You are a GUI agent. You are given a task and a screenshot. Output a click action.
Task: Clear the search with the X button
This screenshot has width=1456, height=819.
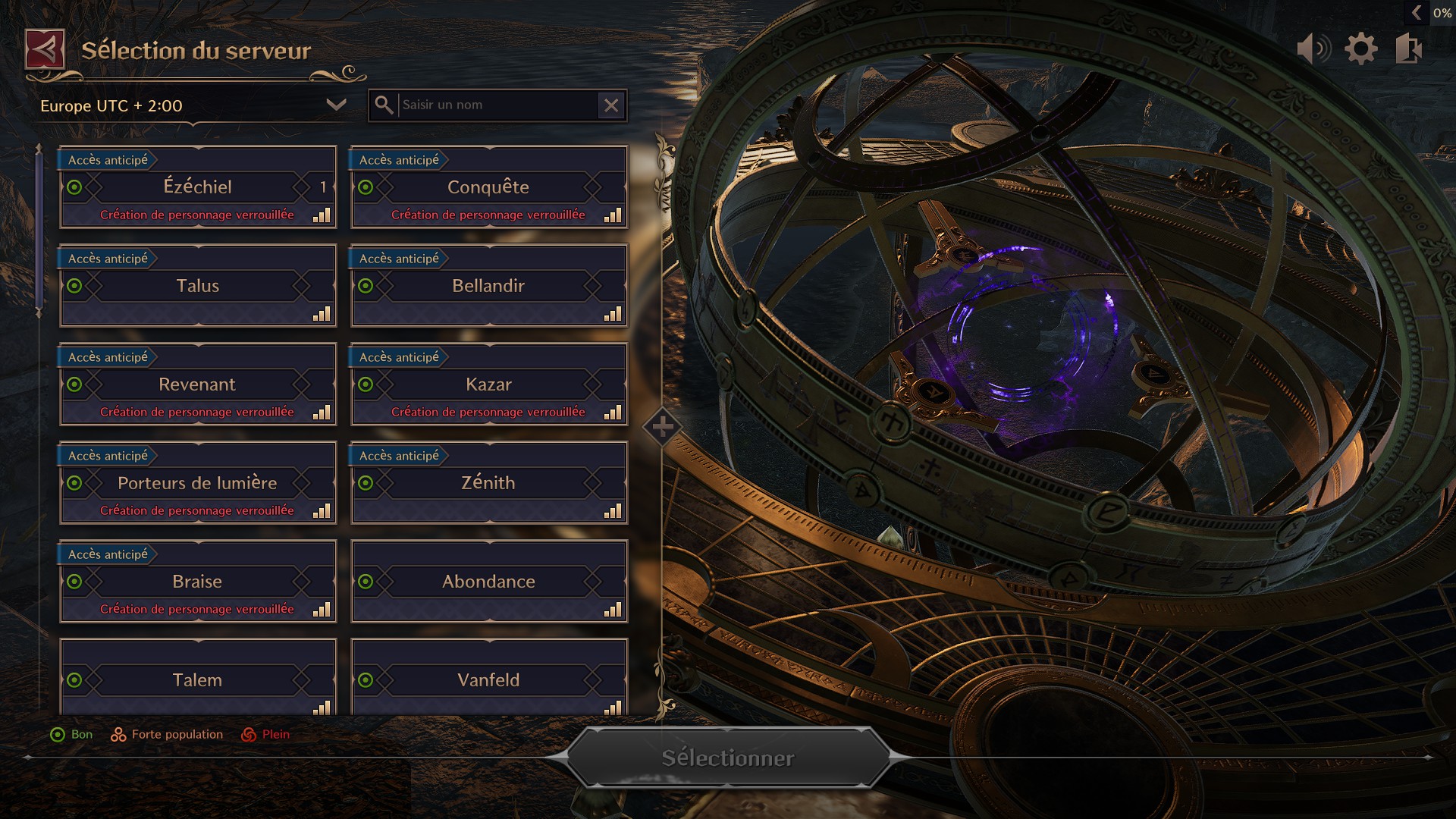pos(612,105)
